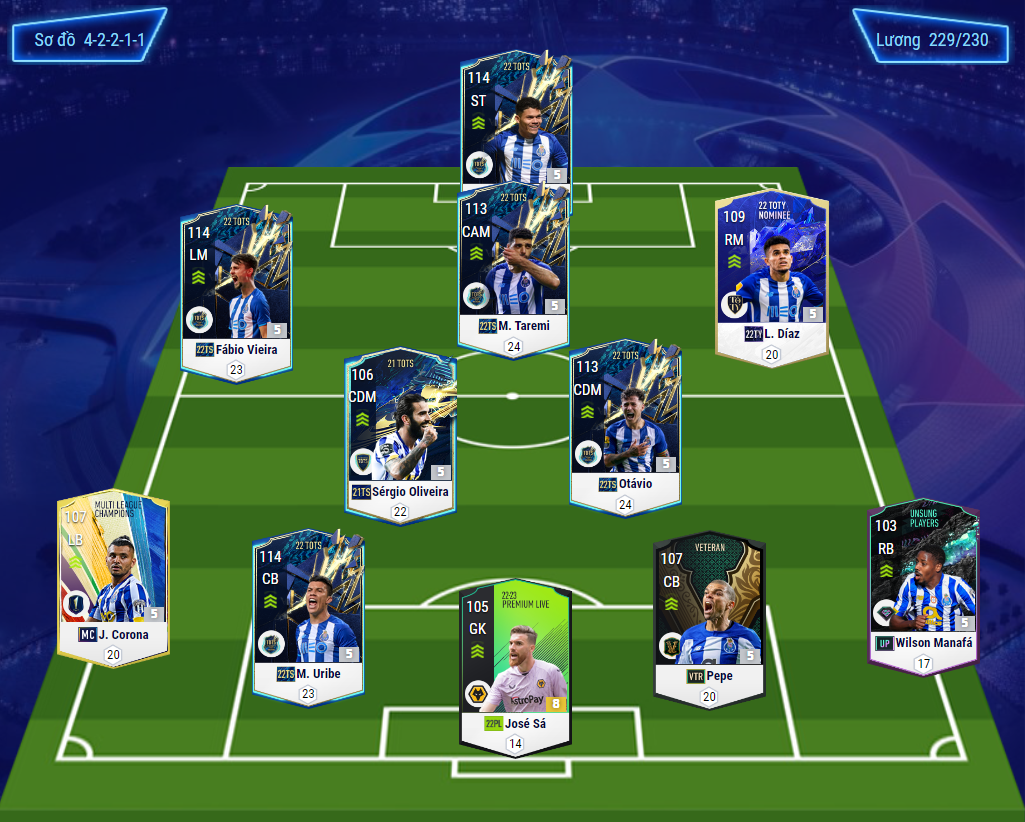
Task: Select M. Uribe's CB card
Action: (308, 610)
